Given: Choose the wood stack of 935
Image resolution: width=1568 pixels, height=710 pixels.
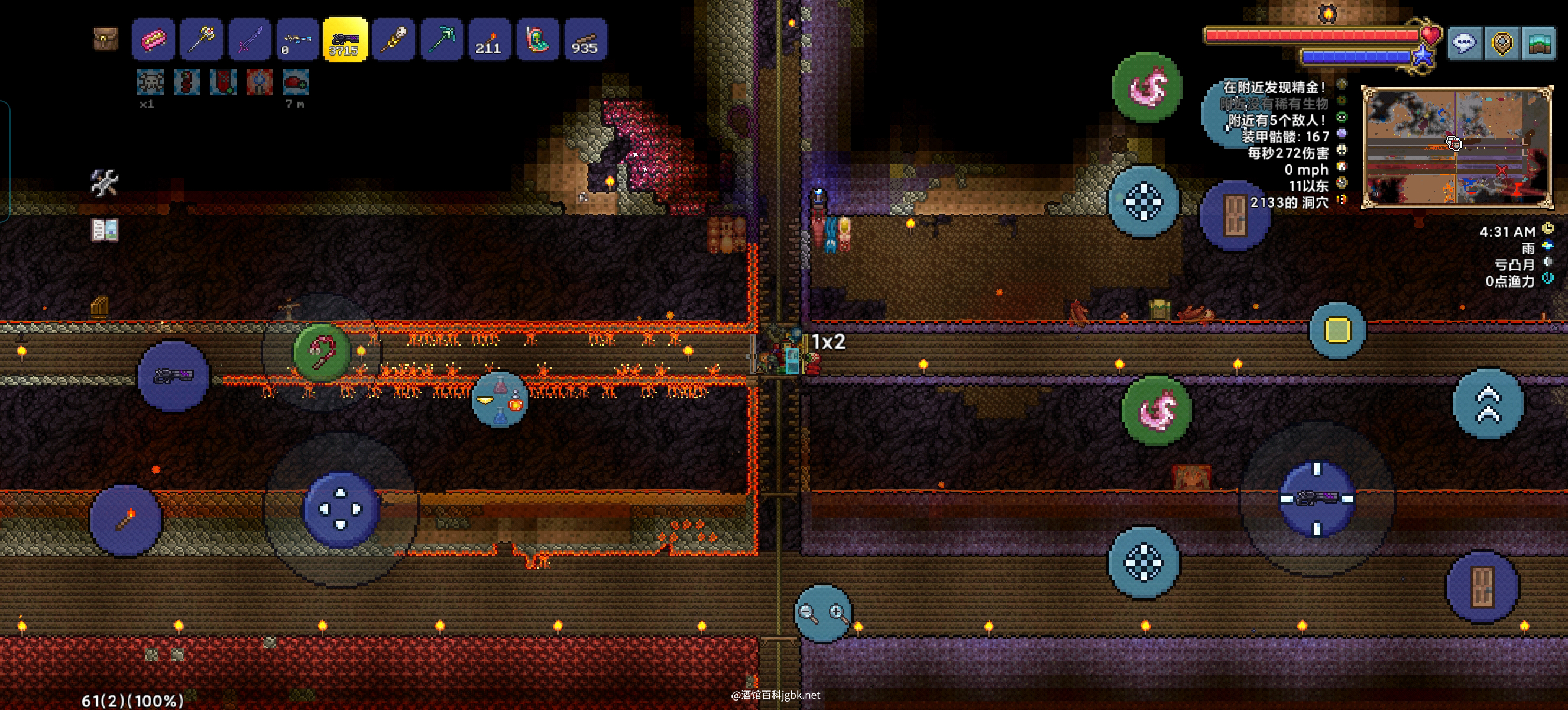Looking at the screenshot, I should (x=585, y=40).
